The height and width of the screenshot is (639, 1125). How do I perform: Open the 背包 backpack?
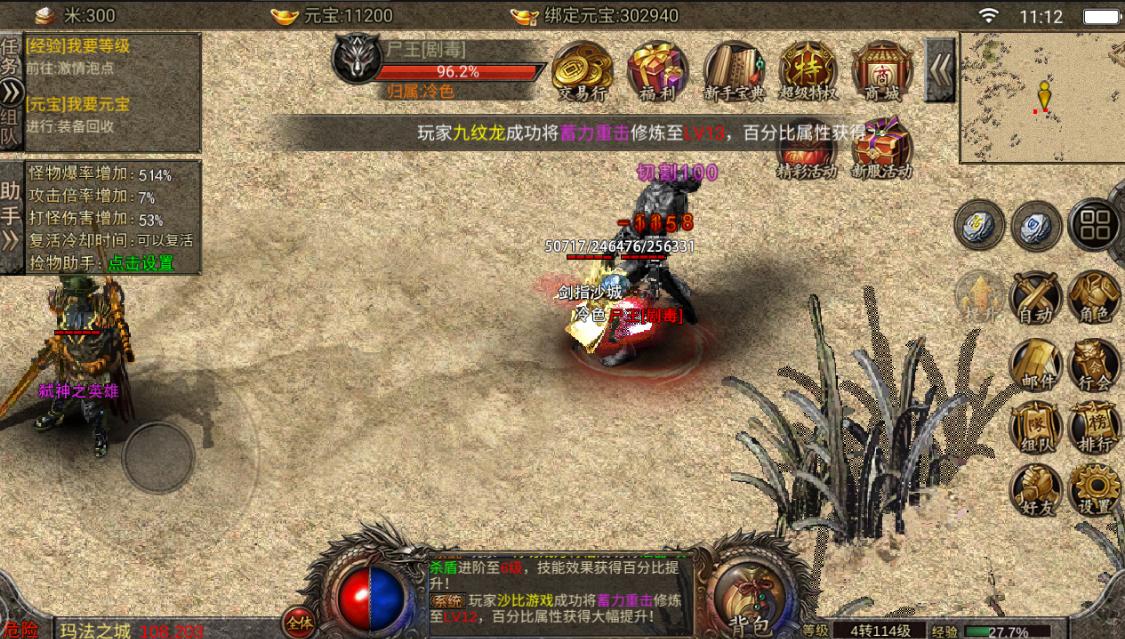[x=750, y=592]
